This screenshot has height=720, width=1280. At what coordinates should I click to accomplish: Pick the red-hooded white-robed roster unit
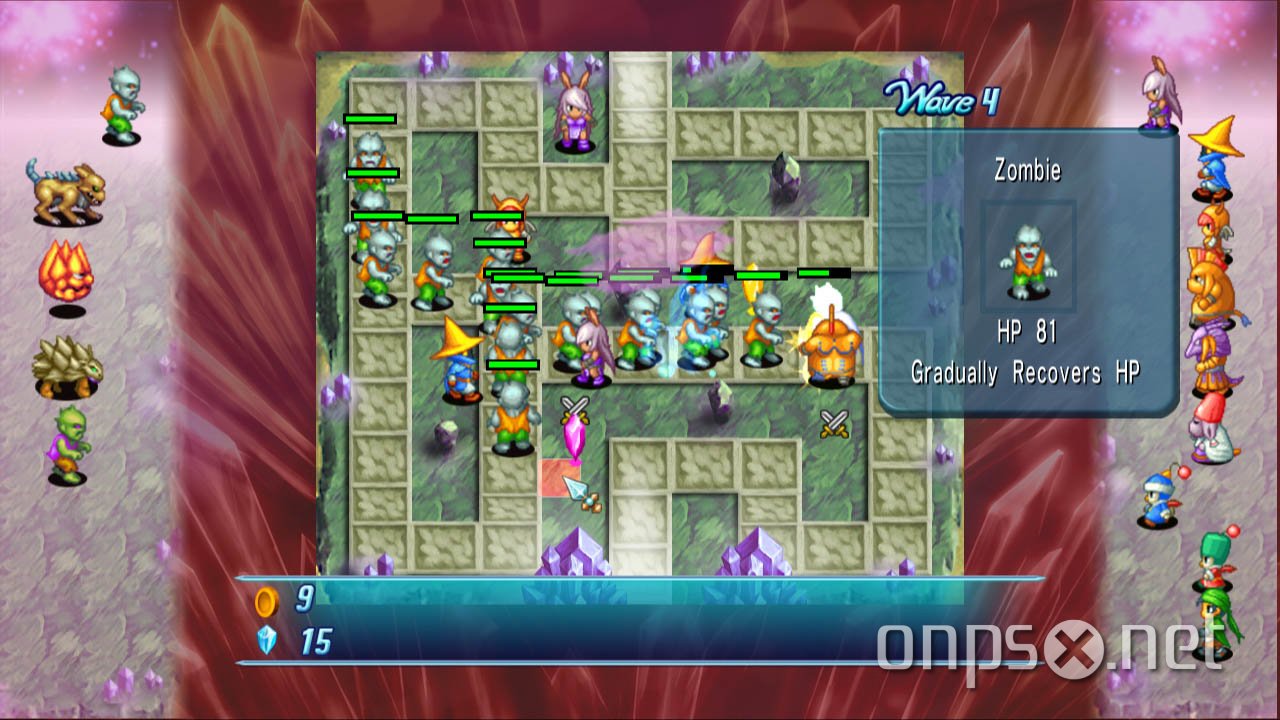point(1211,428)
